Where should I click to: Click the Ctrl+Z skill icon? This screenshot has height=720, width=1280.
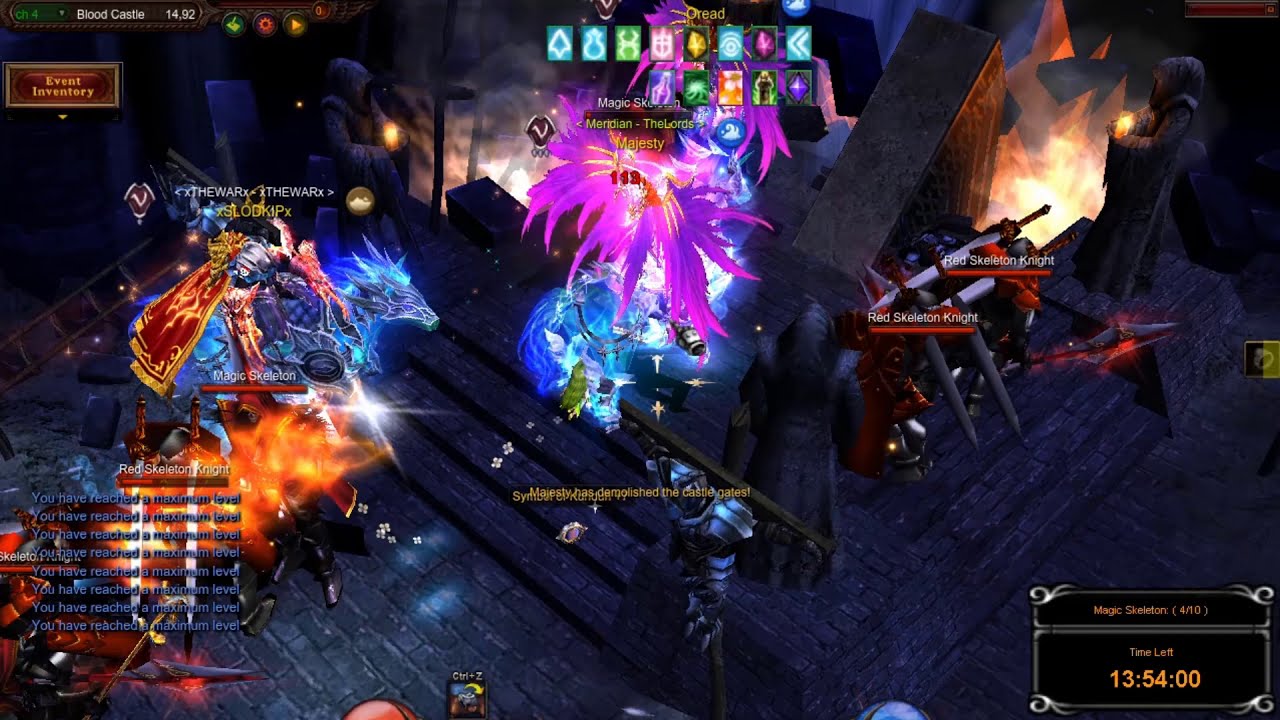(x=467, y=698)
